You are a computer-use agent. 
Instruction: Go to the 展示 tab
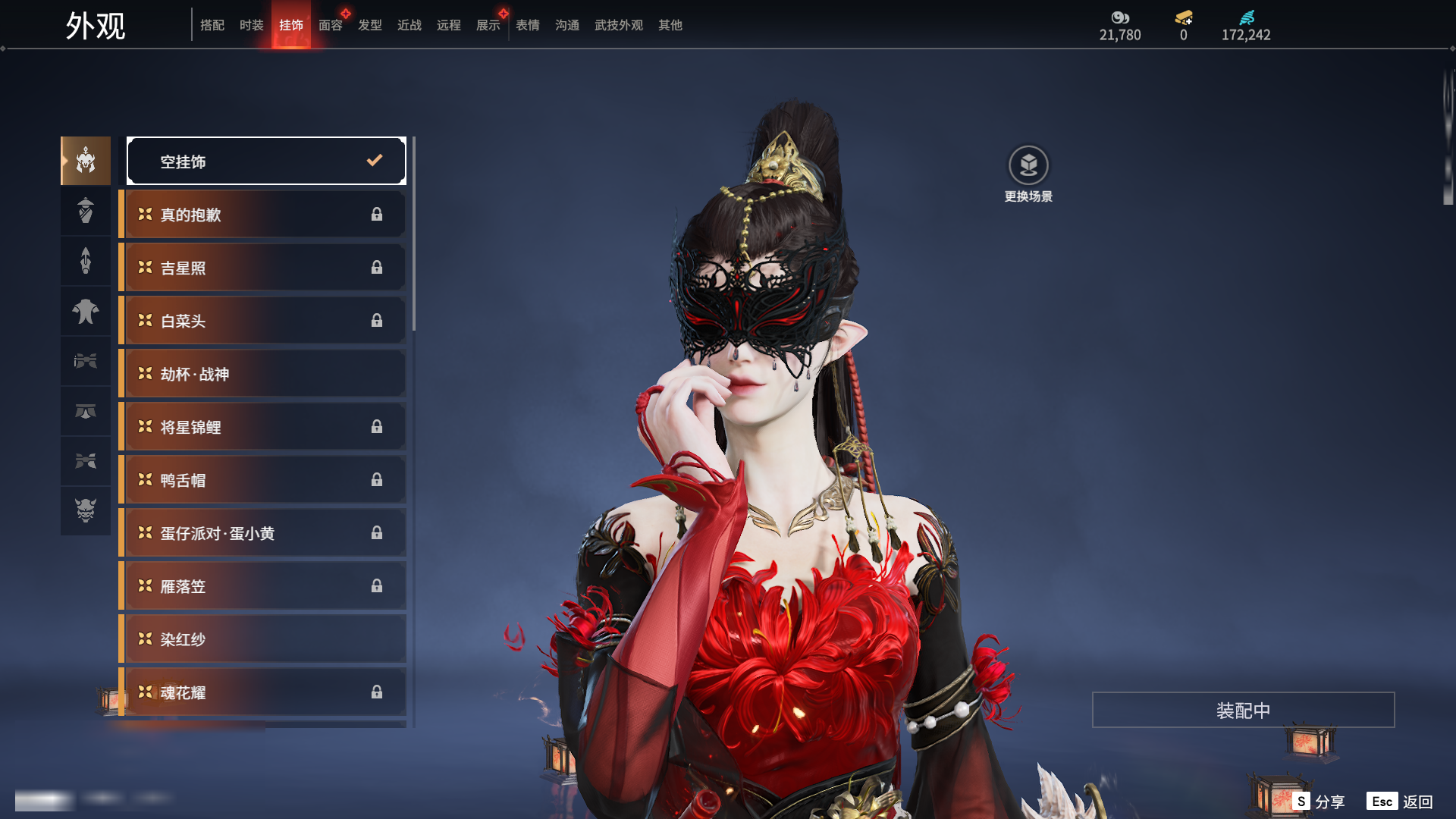488,25
